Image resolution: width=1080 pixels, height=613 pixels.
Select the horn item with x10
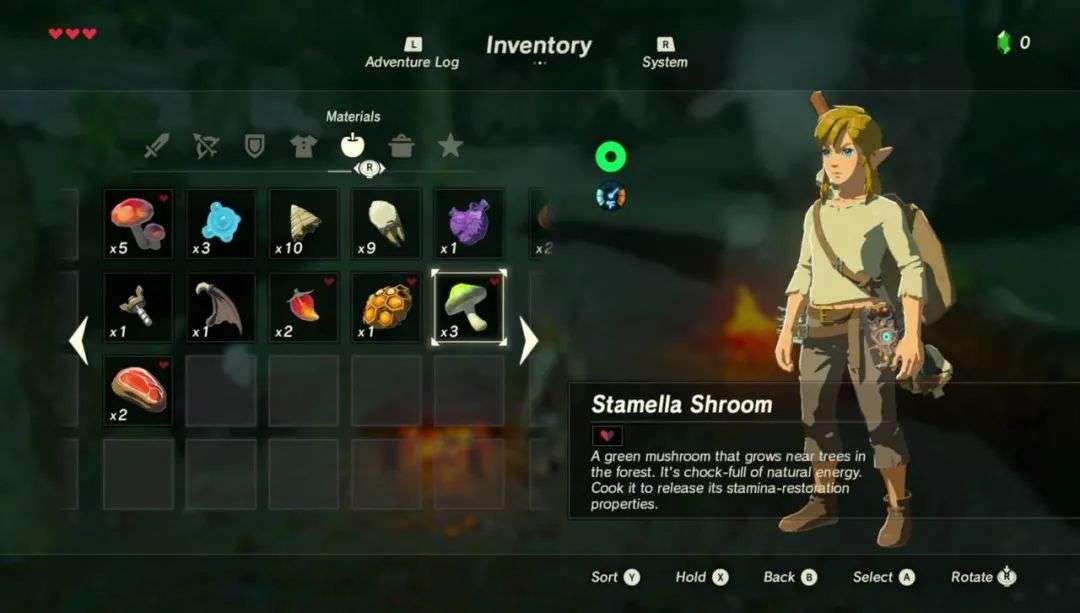(303, 224)
